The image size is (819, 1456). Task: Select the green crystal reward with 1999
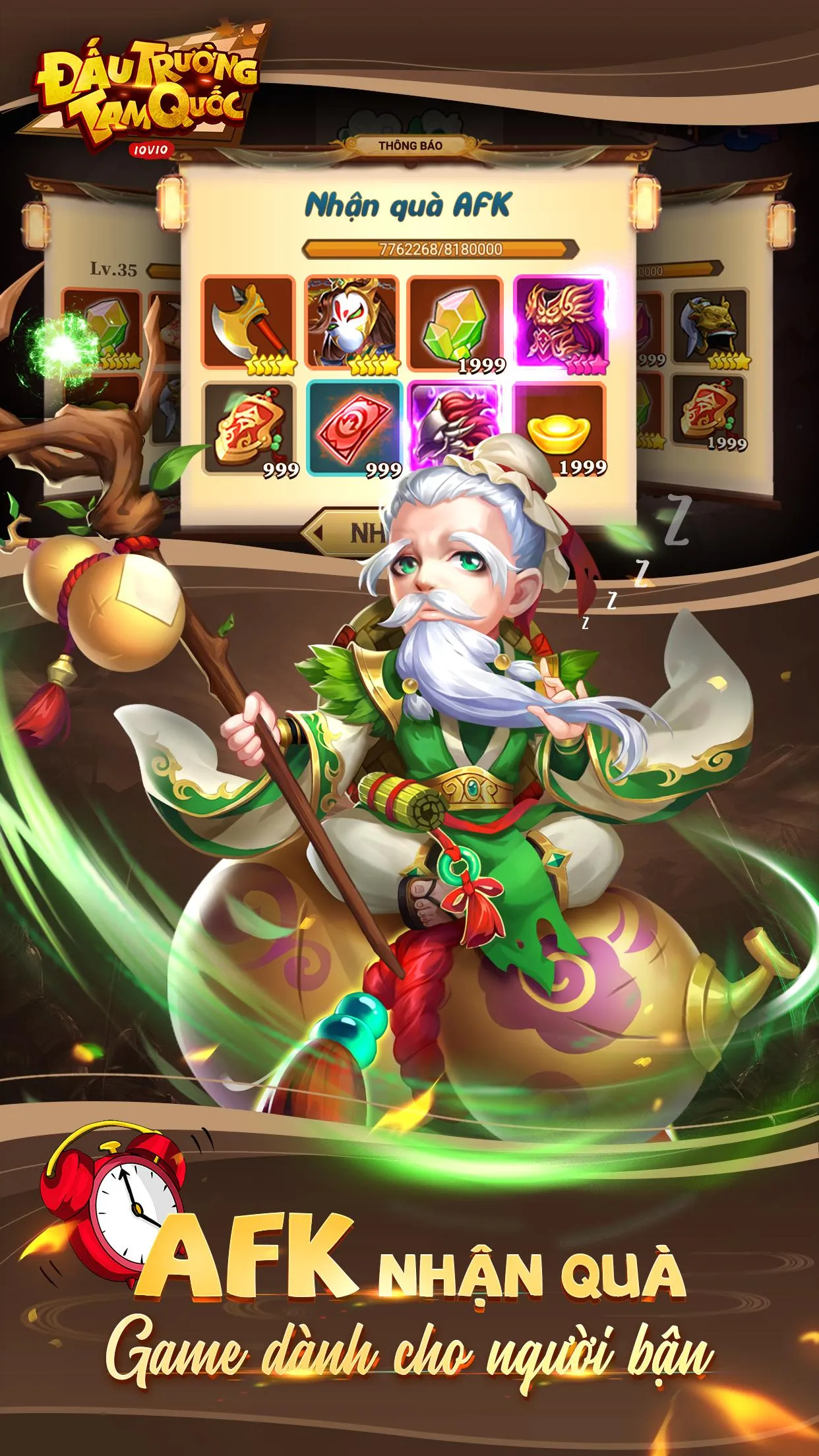456,324
